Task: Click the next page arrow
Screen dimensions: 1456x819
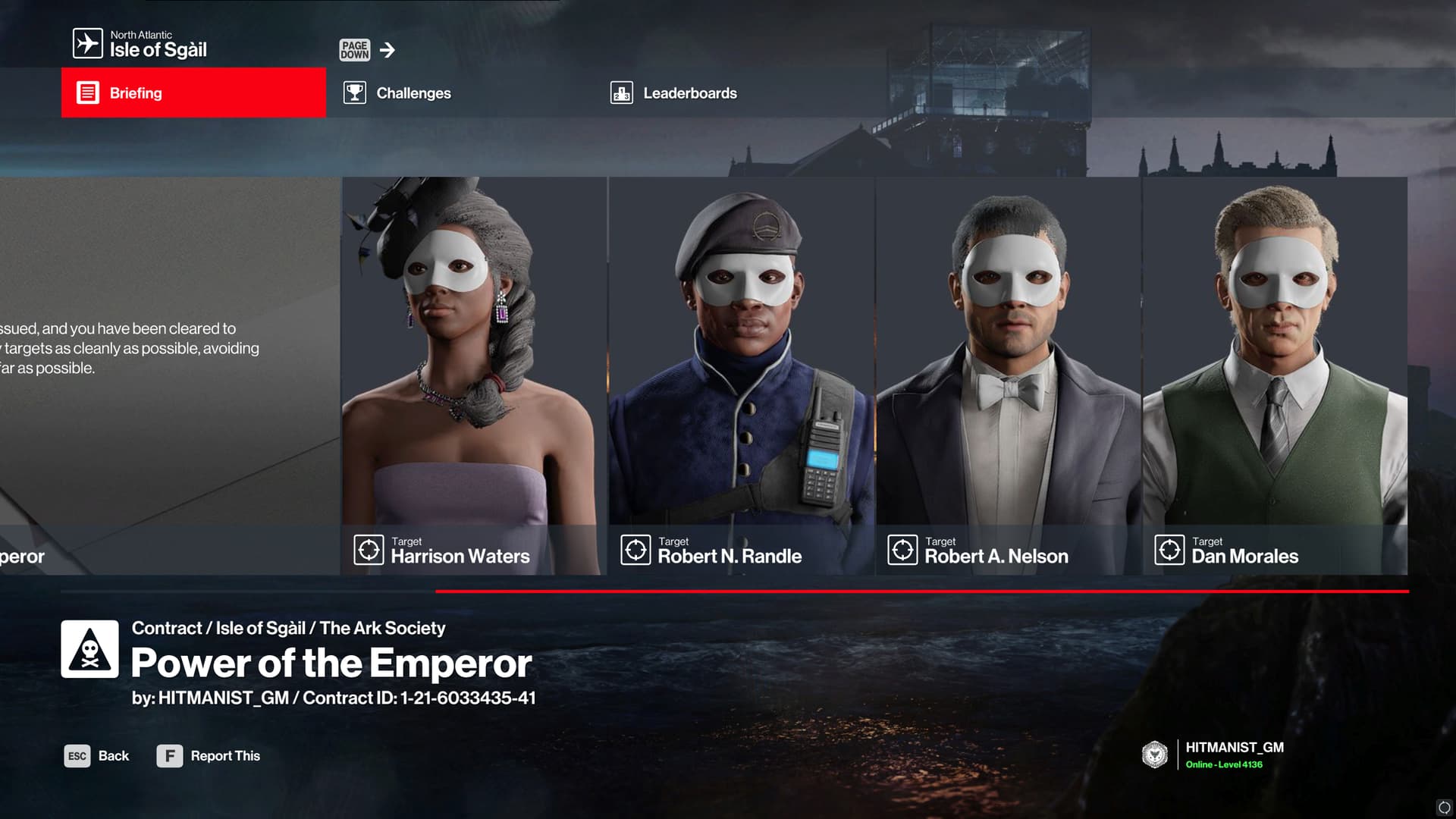Action: (x=388, y=50)
